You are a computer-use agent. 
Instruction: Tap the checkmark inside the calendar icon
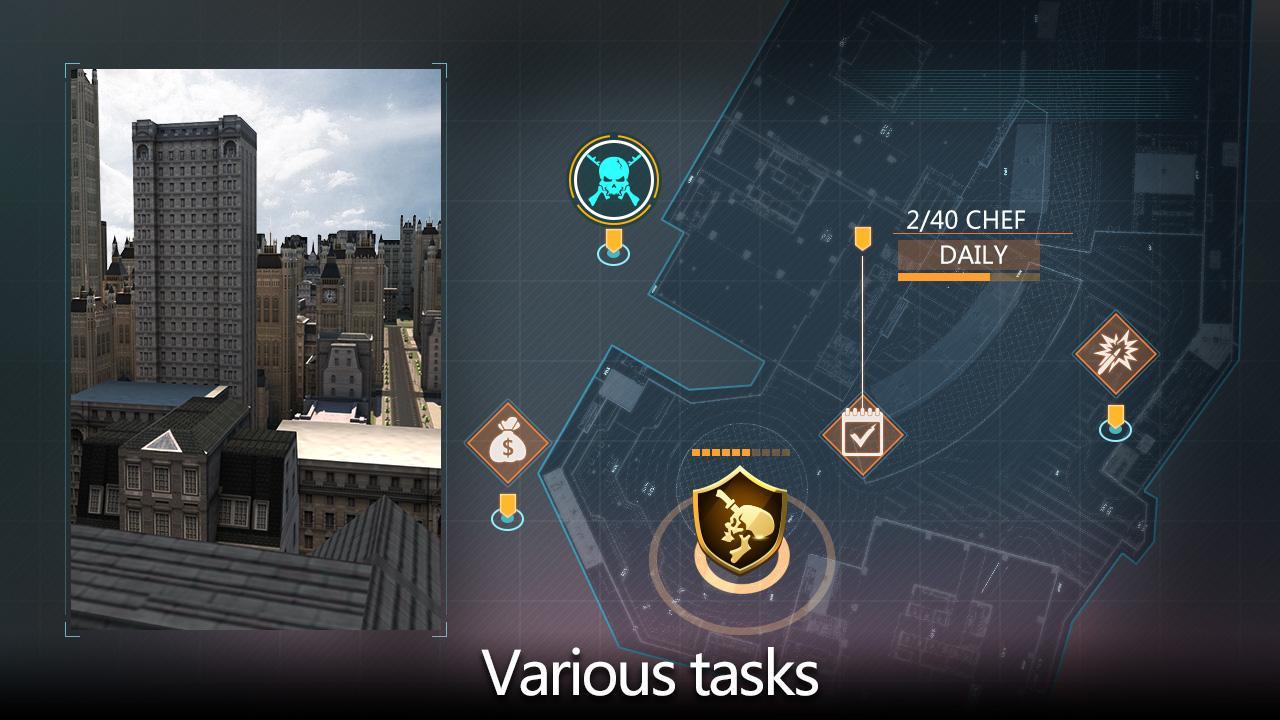coord(865,440)
